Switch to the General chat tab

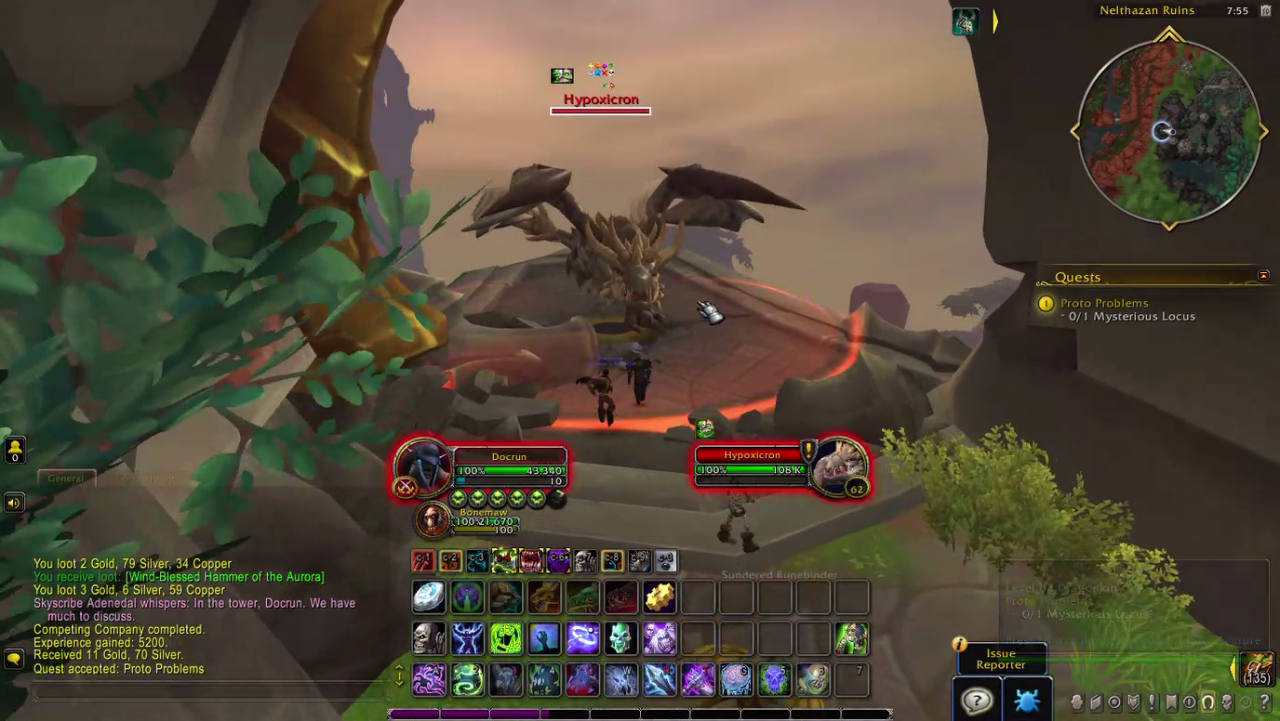pyautogui.click(x=66, y=479)
